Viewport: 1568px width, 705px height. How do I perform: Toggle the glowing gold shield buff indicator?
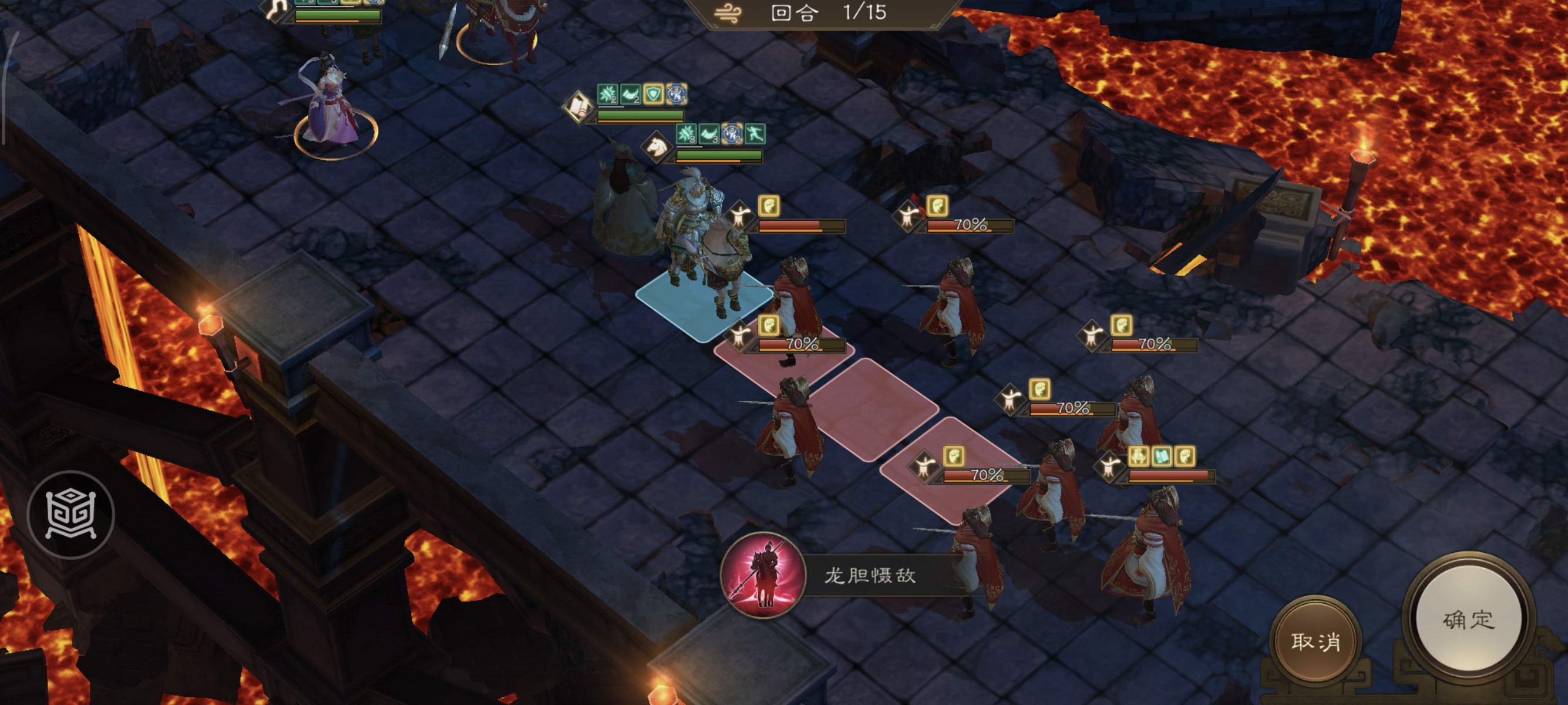(x=654, y=94)
